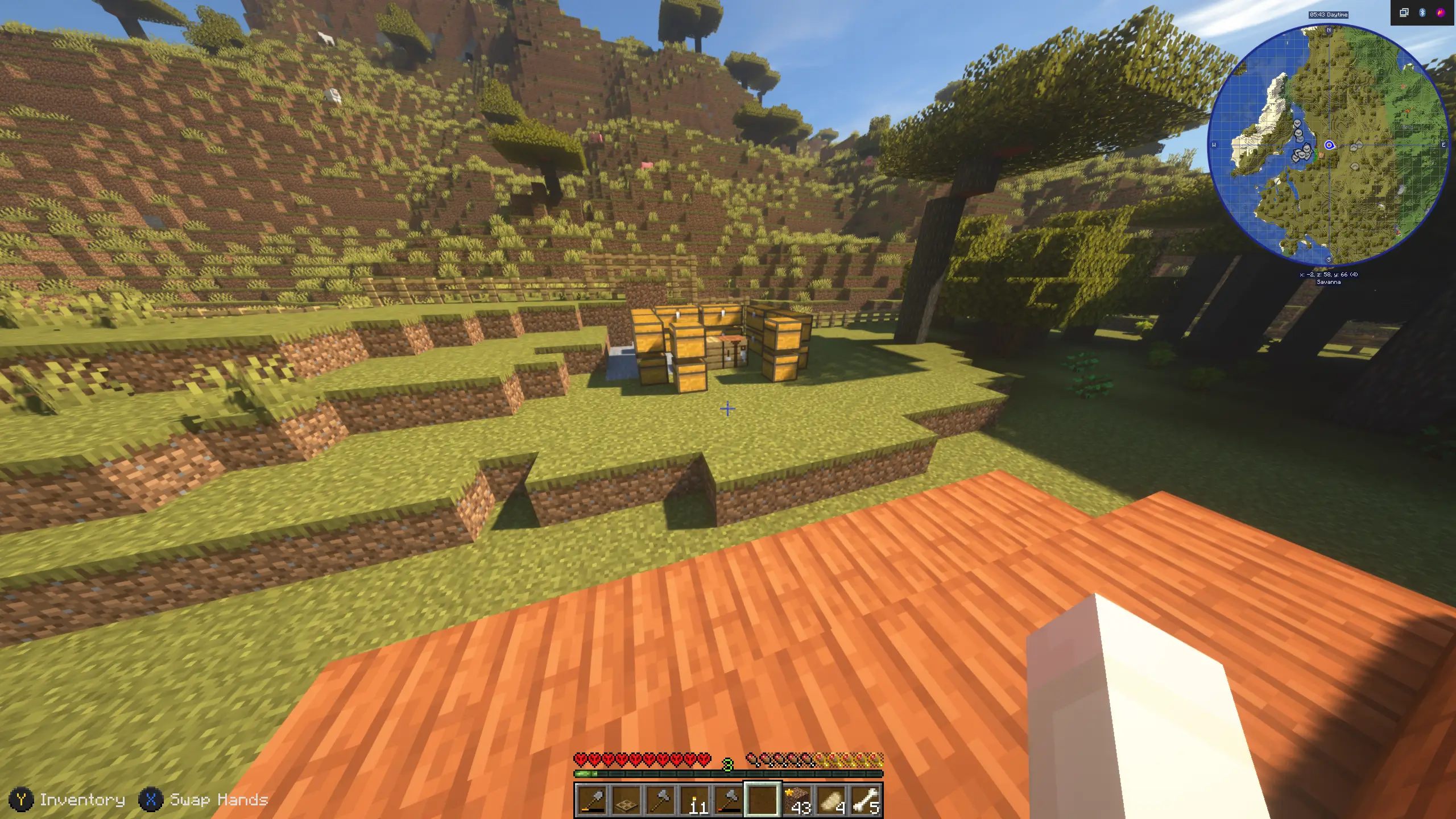Select the wooden trapdoor hotbar slot
Viewport: 1456px width, 819px height.
[626, 800]
